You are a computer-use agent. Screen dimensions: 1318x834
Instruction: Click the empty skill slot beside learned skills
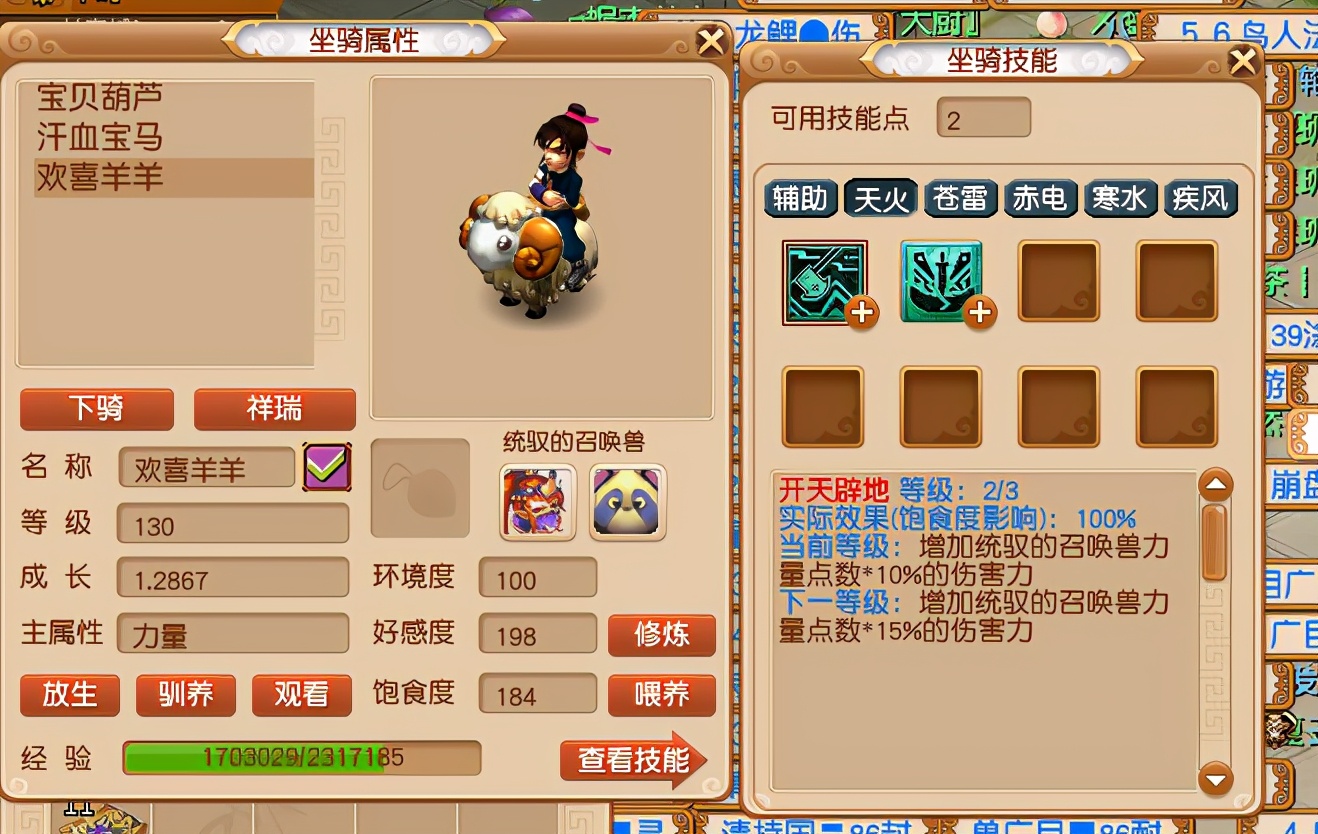(x=1059, y=281)
